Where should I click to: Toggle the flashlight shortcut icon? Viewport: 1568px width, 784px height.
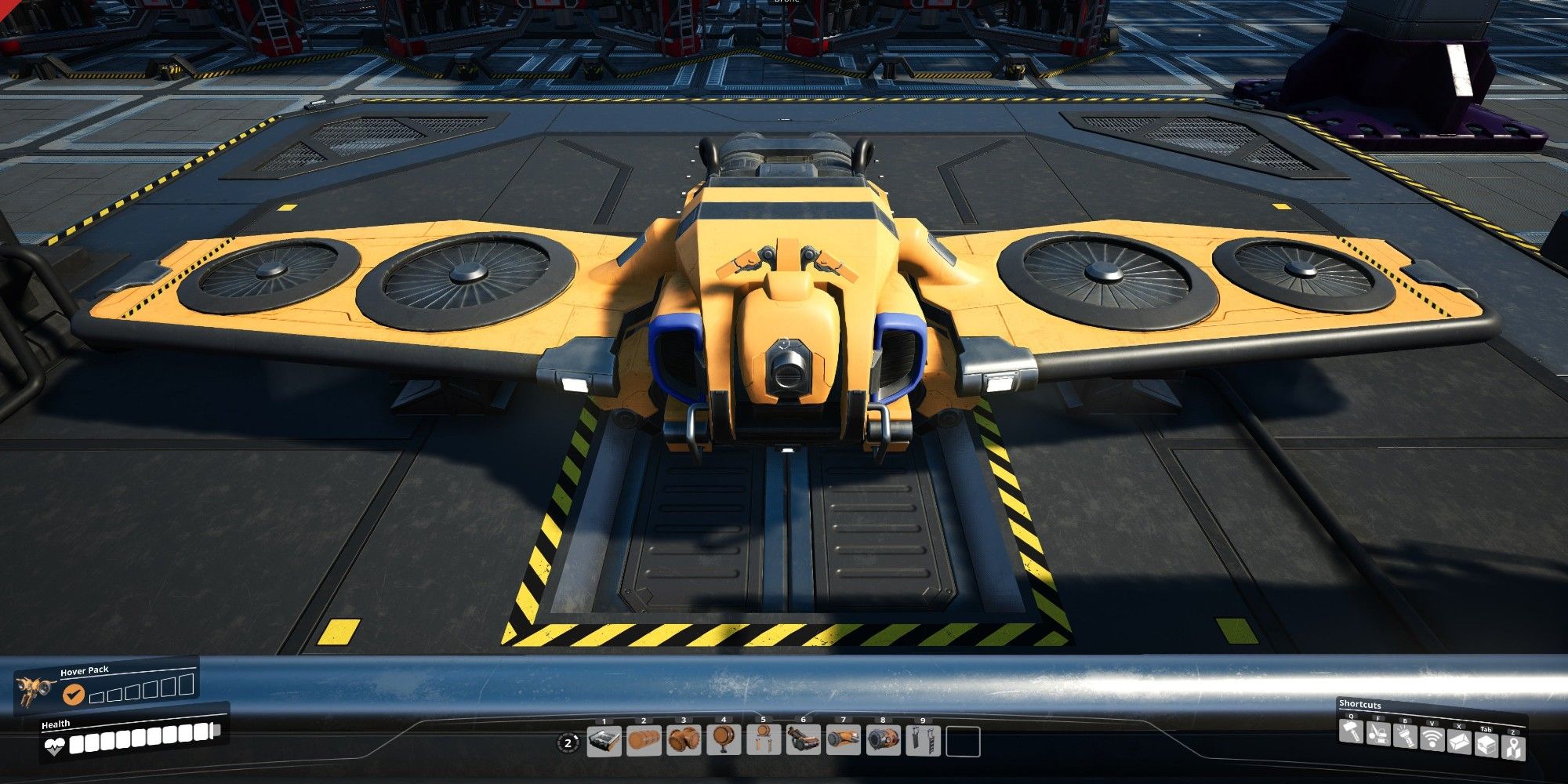pyautogui.click(x=1405, y=737)
